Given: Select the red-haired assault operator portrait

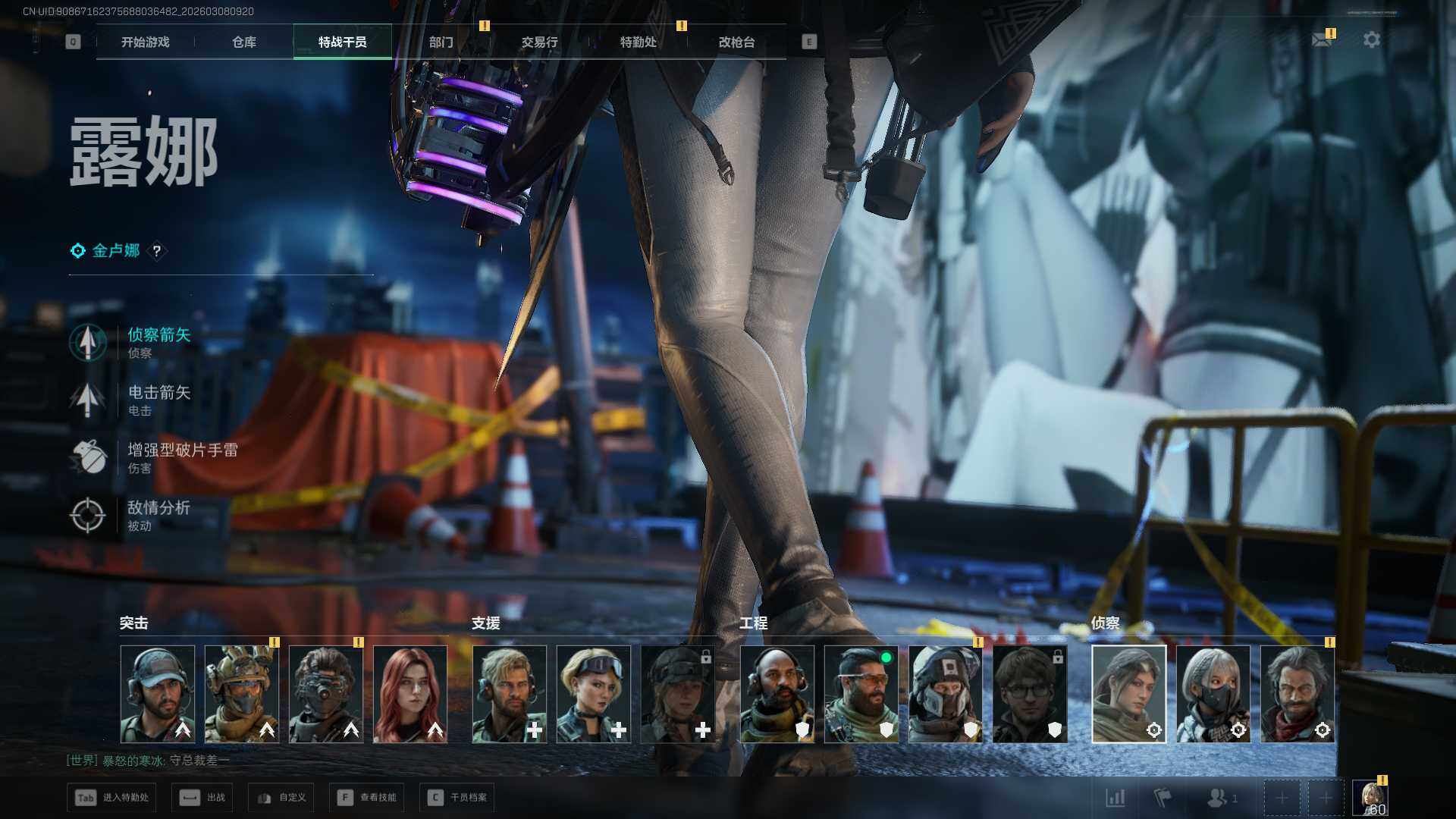Looking at the screenshot, I should [409, 694].
